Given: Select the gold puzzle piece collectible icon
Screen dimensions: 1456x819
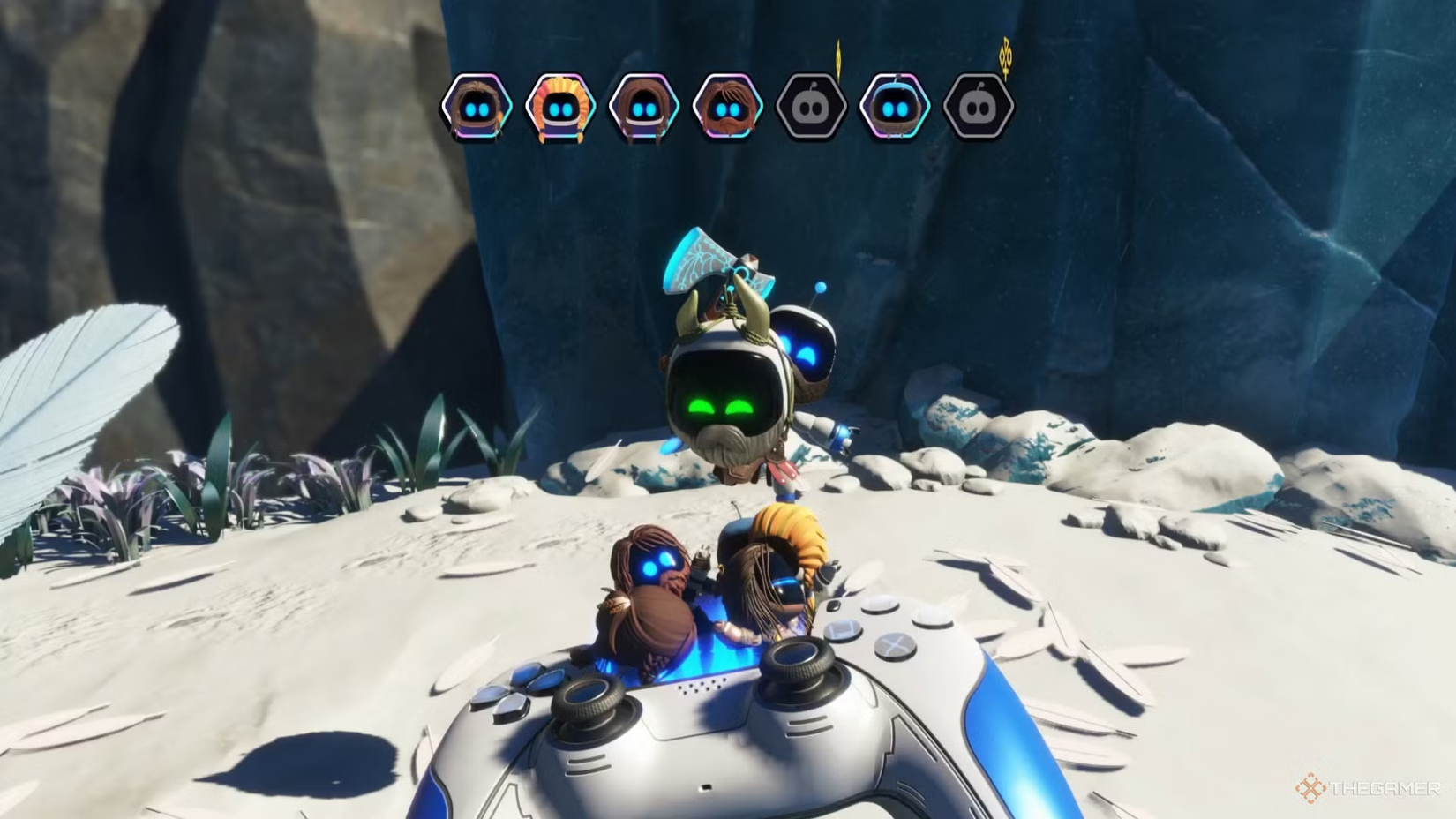Looking at the screenshot, I should (1006, 56).
